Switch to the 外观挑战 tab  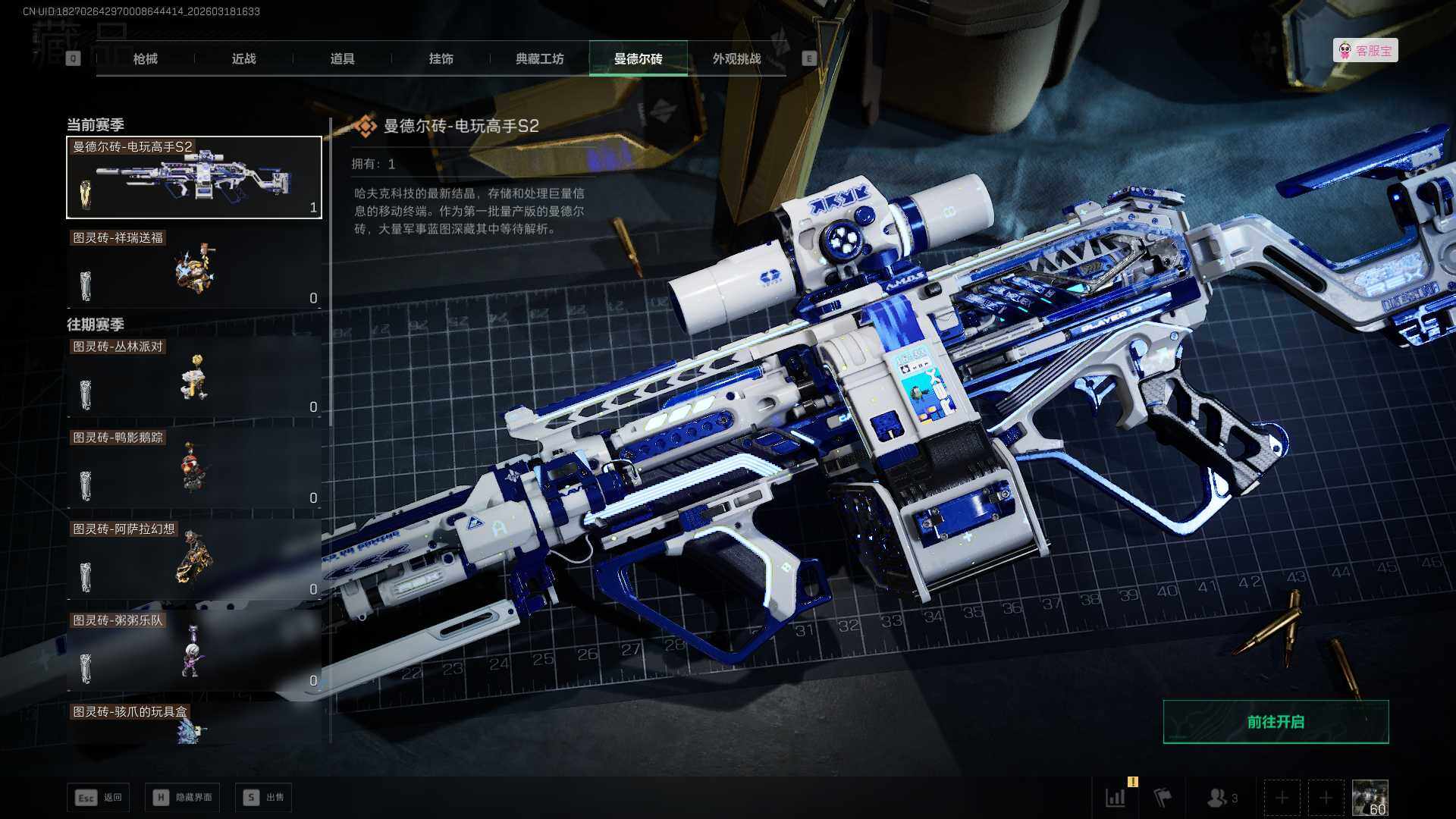tap(736, 58)
